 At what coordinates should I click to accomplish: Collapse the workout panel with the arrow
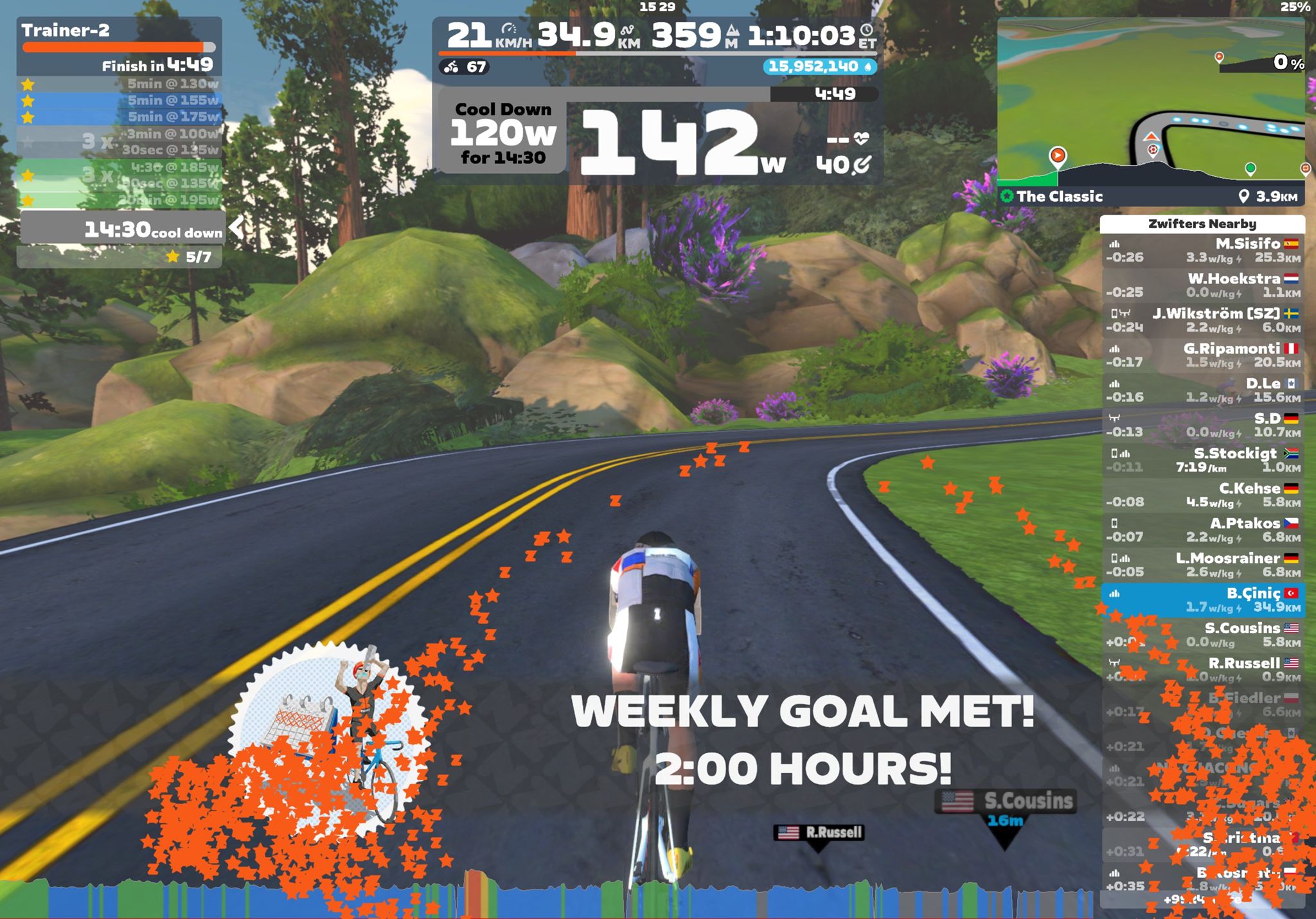pos(237,228)
